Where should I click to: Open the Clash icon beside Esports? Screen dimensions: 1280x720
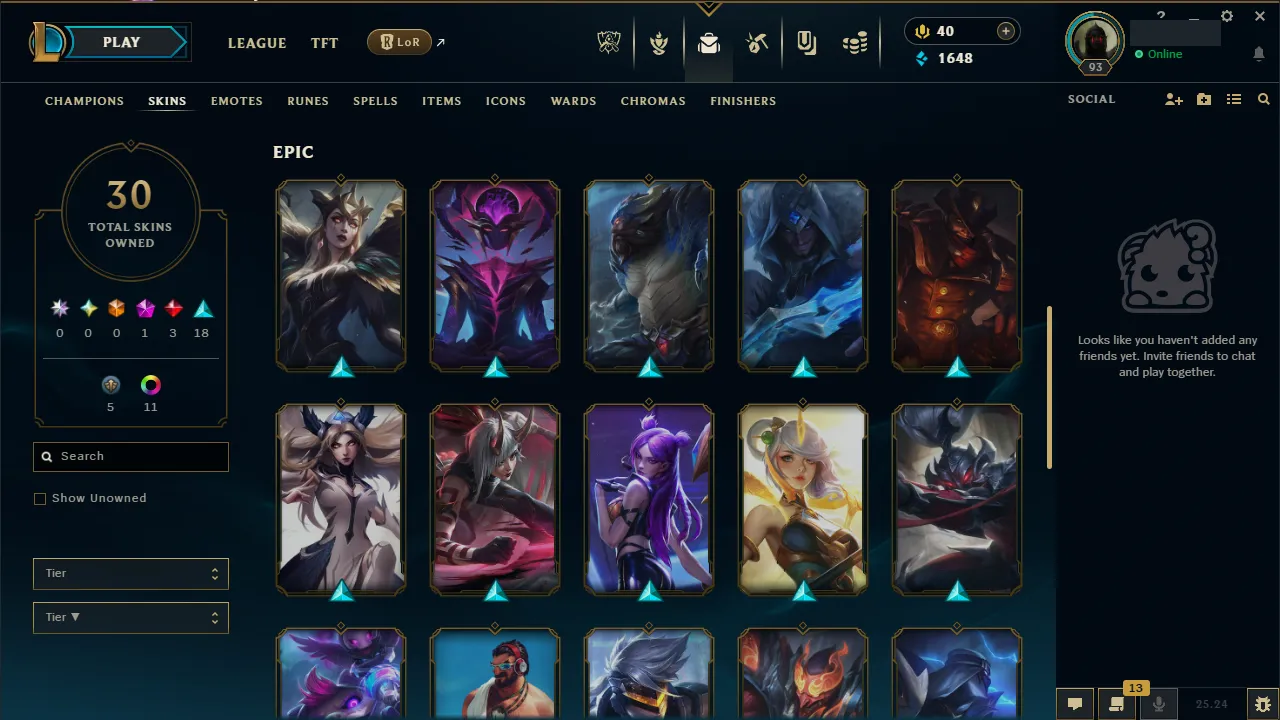(660, 43)
